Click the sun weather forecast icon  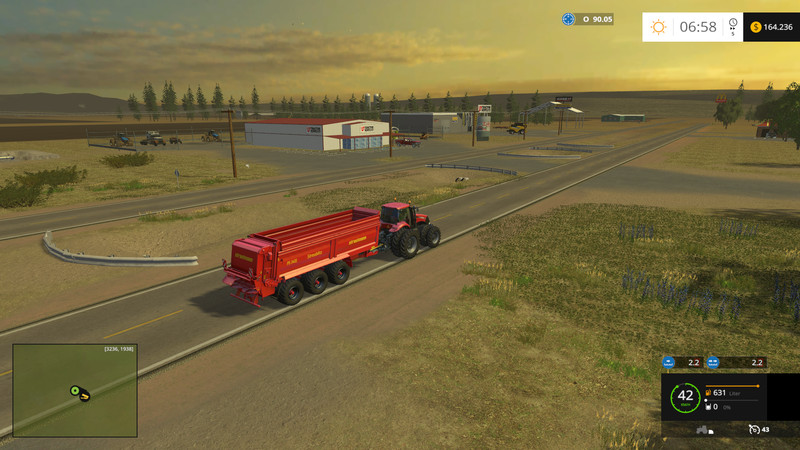[658, 27]
